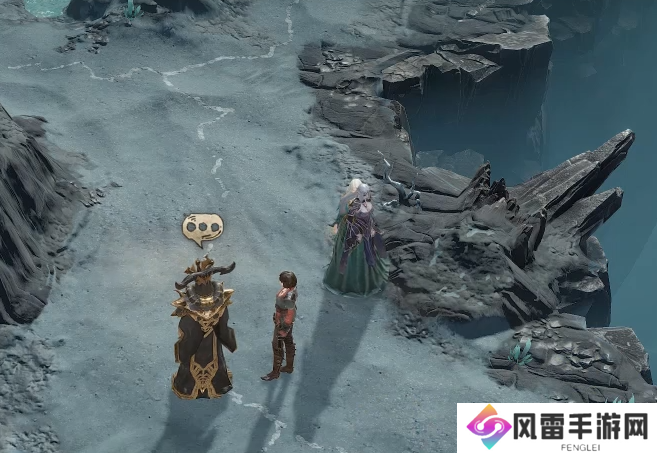This screenshot has height=453, width=657.
Task: Click the speech bubble above the horned NPC
Action: (203, 230)
